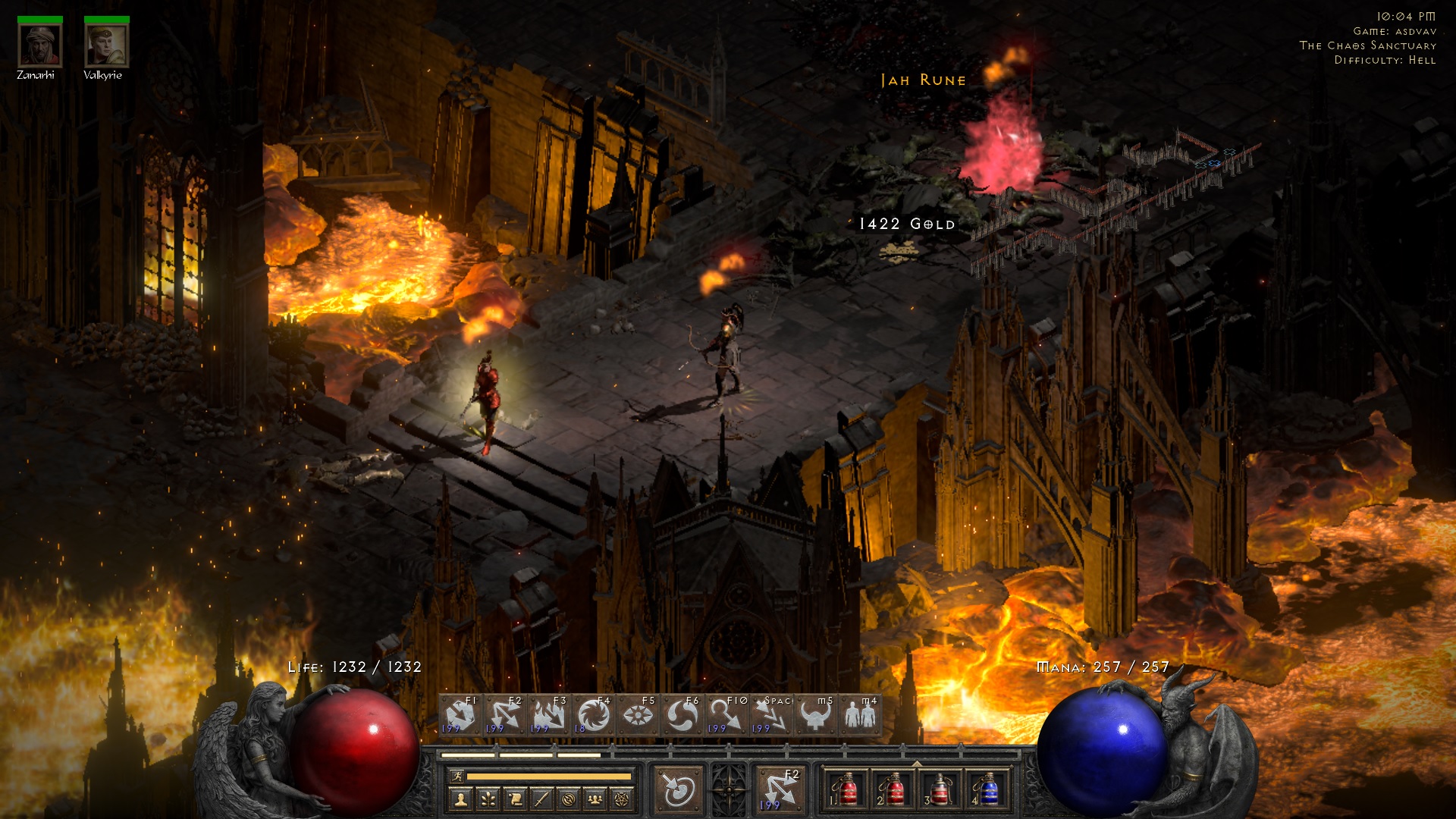Activate the F6 swirl skill
The width and height of the screenshot is (1456, 819).
point(682,714)
